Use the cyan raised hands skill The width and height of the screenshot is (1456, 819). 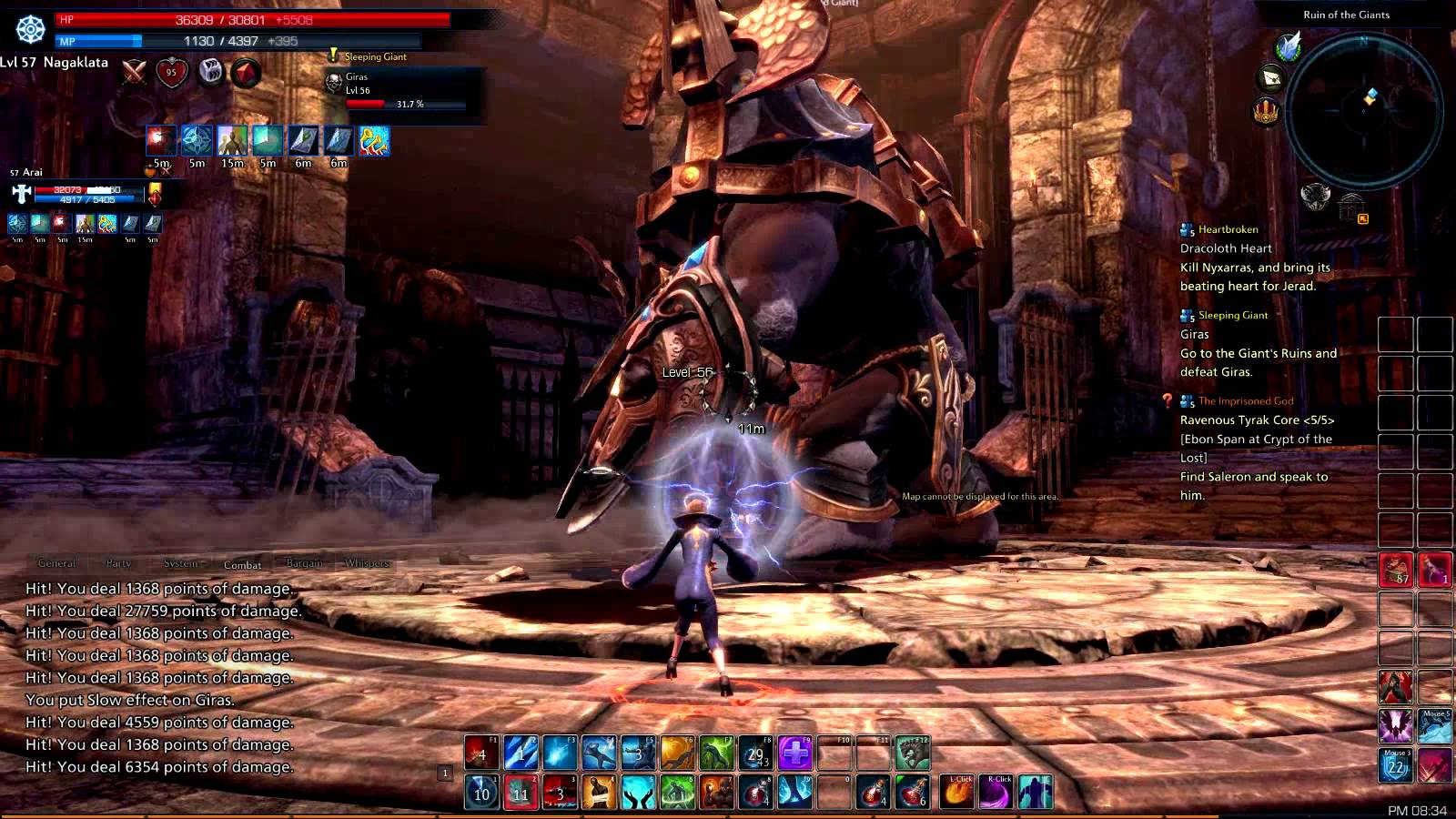tap(638, 792)
